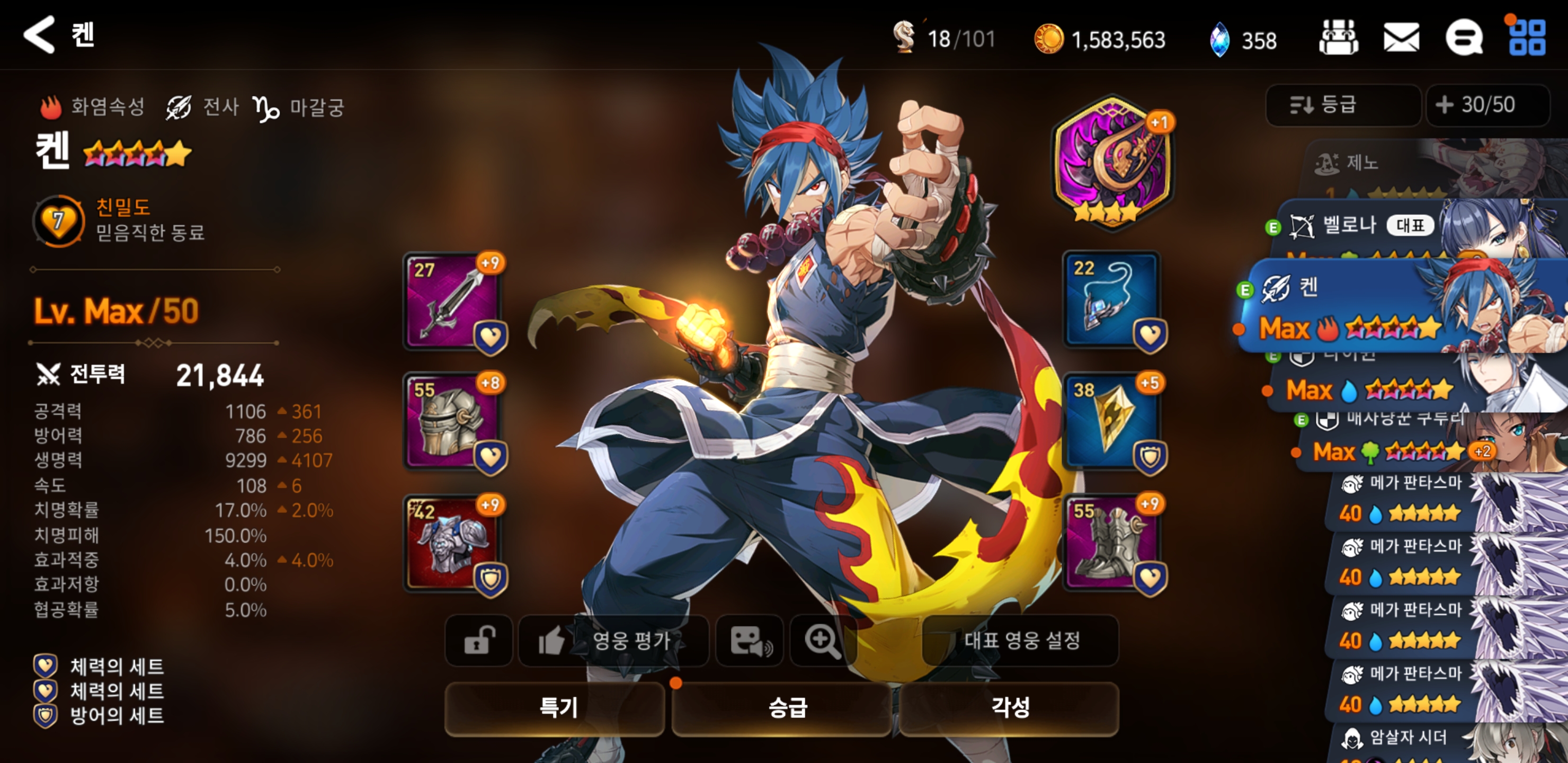Image resolution: width=1568 pixels, height=763 pixels.
Task: Expand hero slots with 30/50 button
Action: (x=1486, y=105)
